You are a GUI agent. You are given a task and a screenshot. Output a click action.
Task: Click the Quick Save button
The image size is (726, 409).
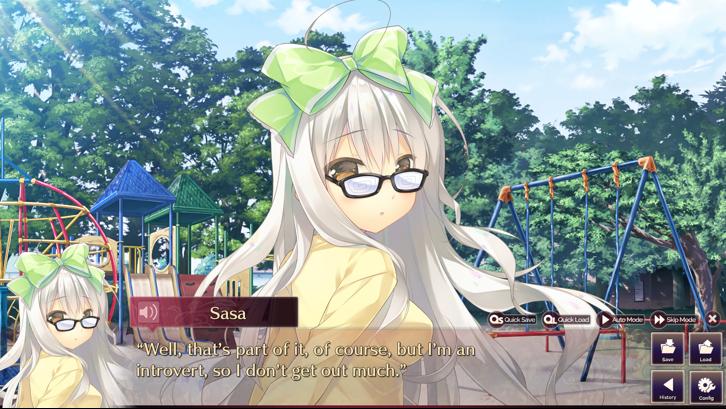[x=513, y=319]
